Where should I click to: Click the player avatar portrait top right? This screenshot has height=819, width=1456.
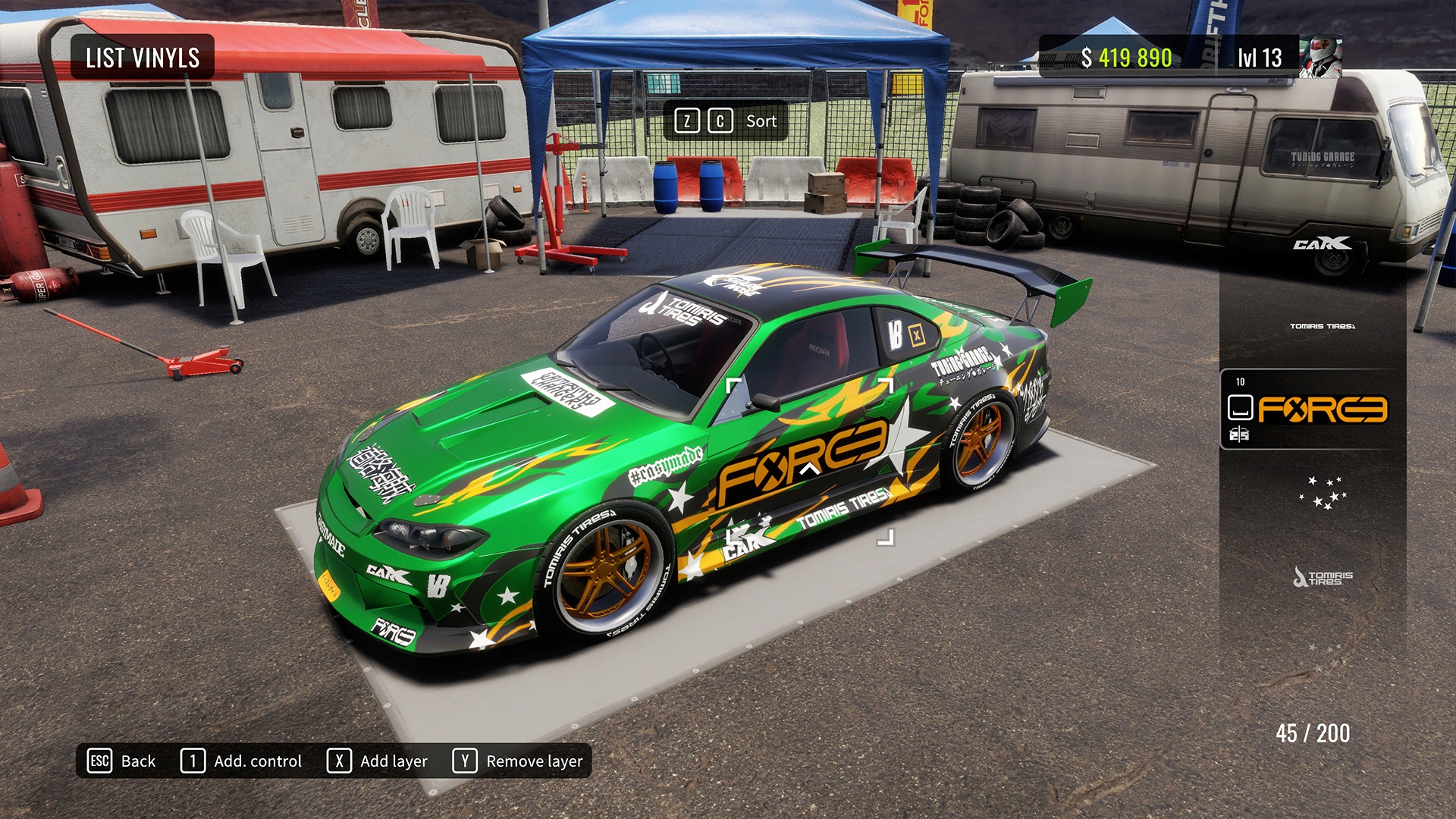pyautogui.click(x=1320, y=55)
